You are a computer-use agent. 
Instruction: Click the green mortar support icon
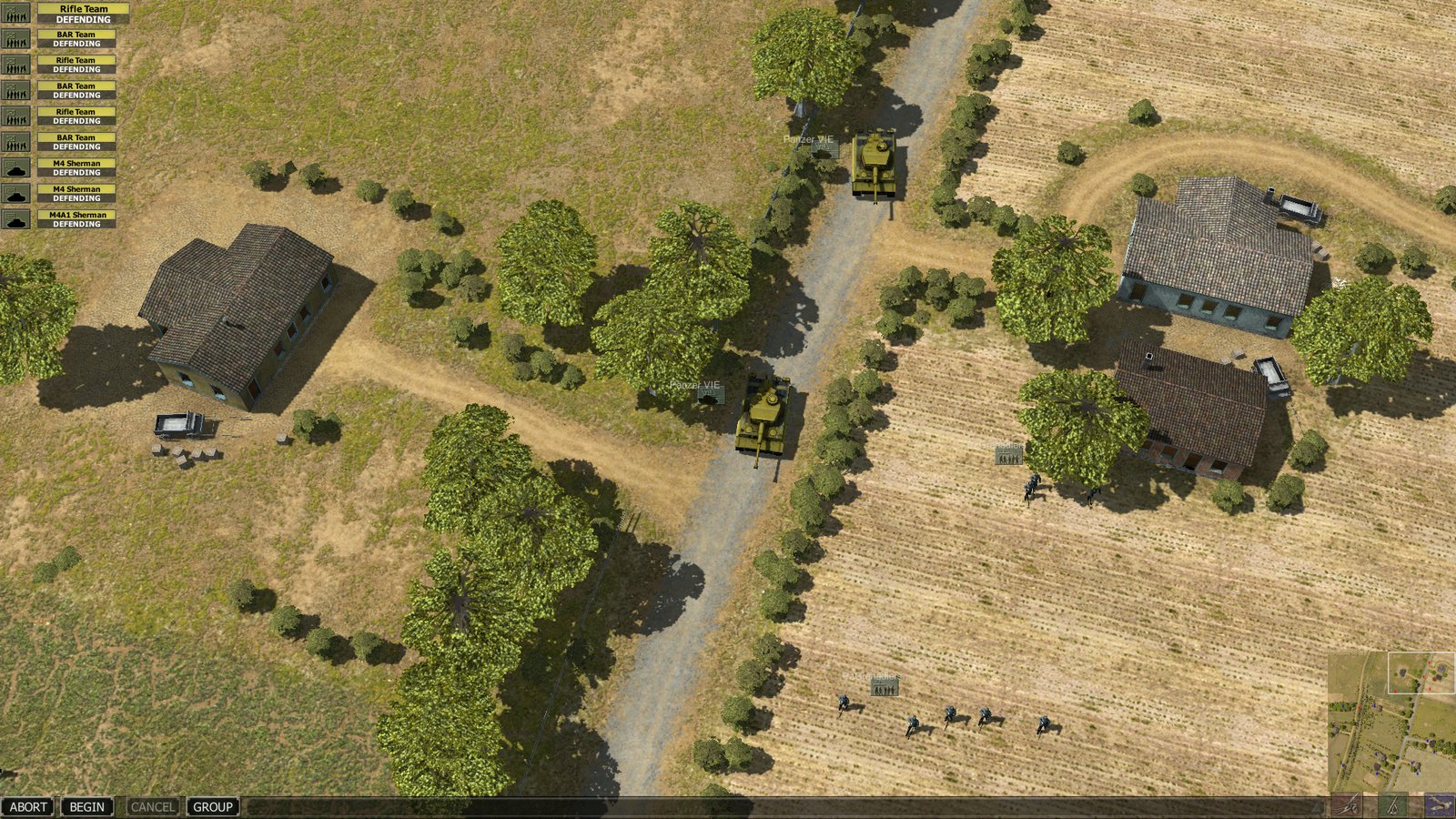[x=1392, y=806]
